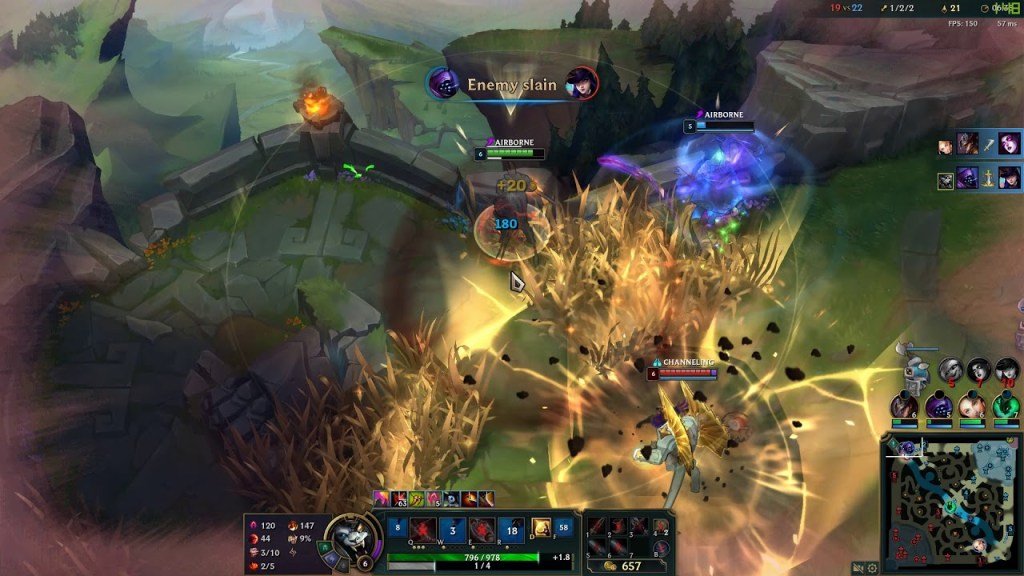Viewport: 1024px width, 576px height.
Task: Use the item in inventory slot 2
Action: [620, 527]
